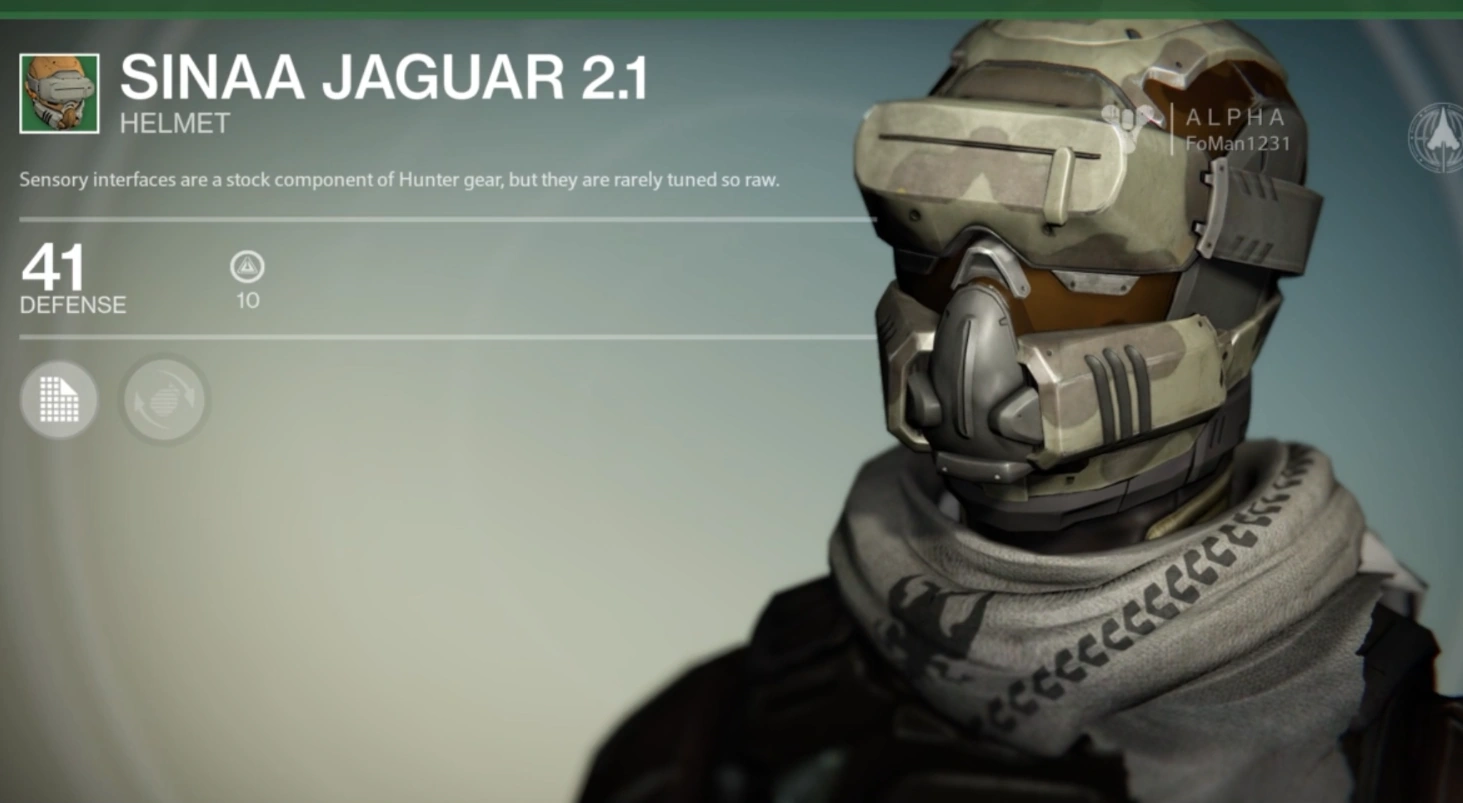Select the grid-patterned defense upgrade icon
The width and height of the screenshot is (1463, 803).
pyautogui.click(x=58, y=399)
